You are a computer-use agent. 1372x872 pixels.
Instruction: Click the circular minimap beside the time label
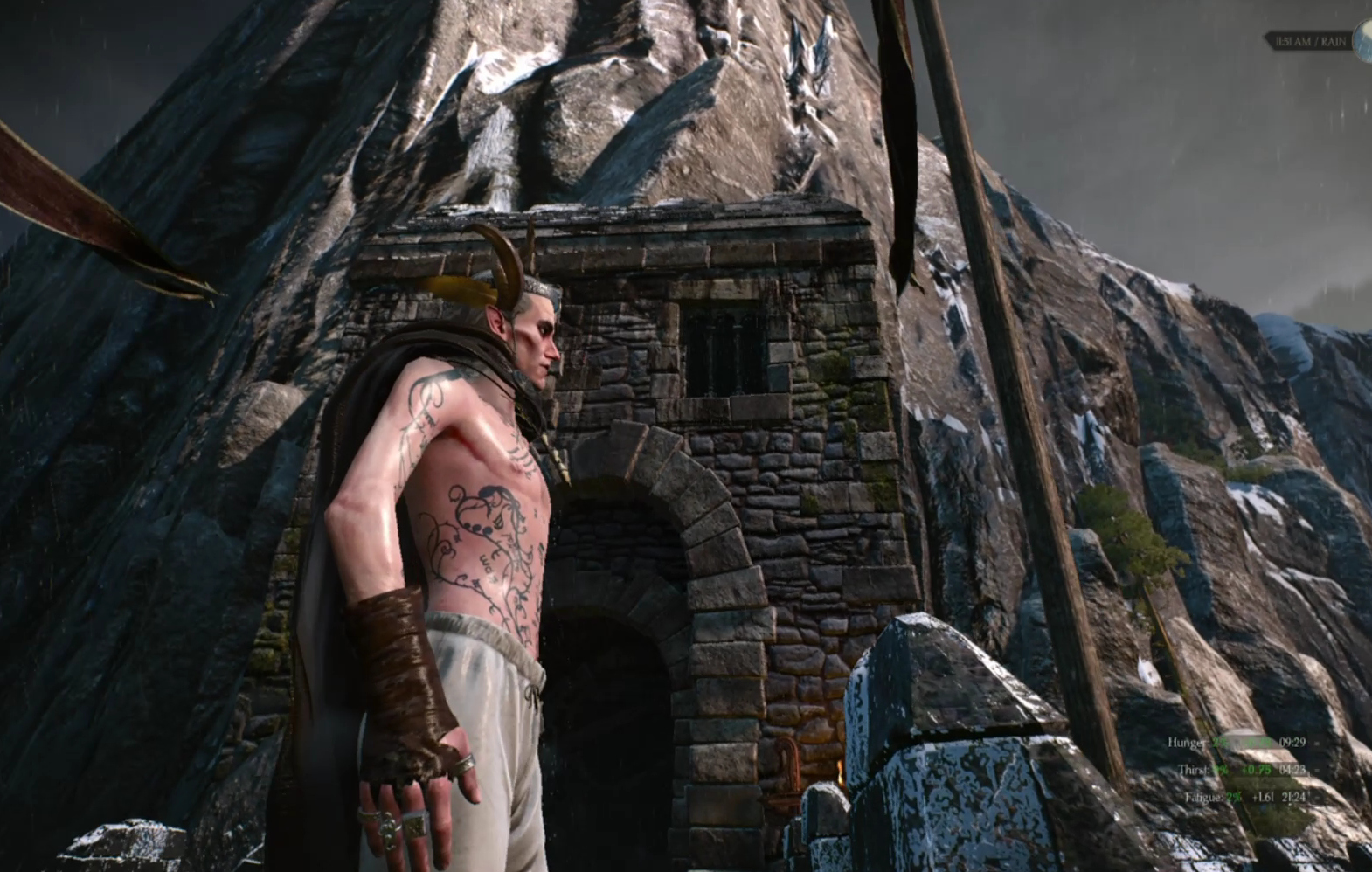click(x=1363, y=41)
